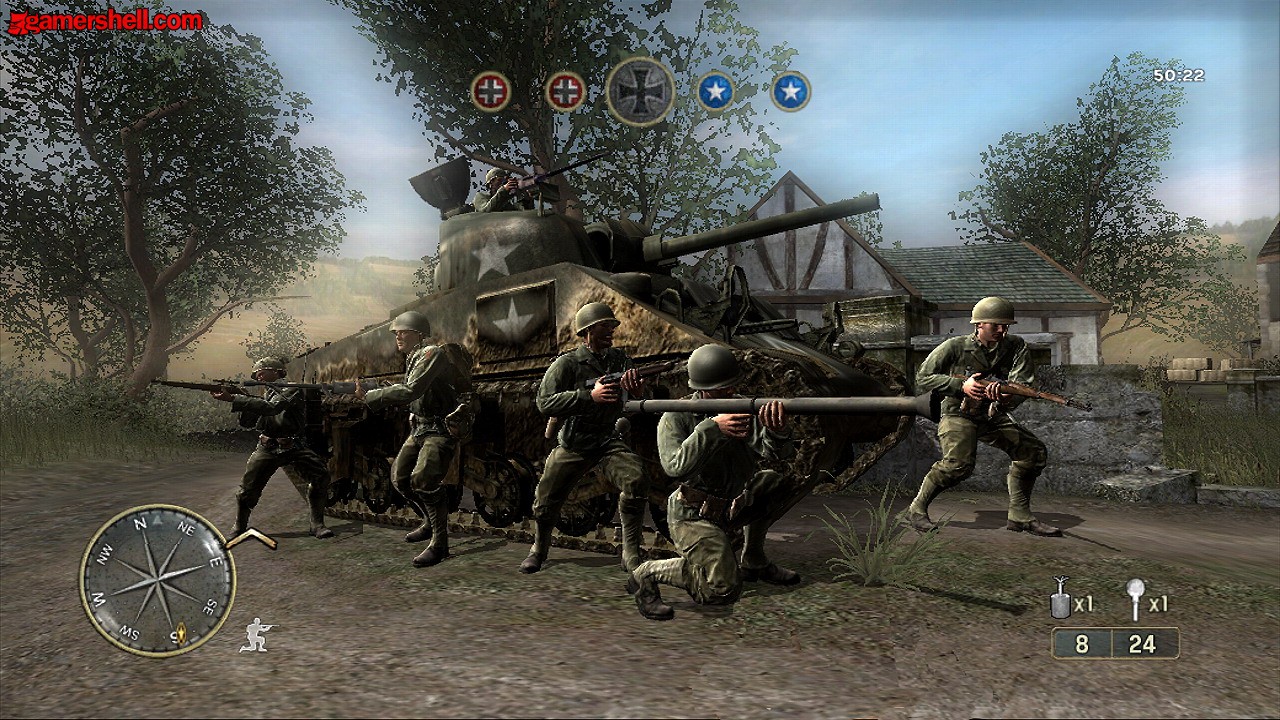Click the compass dial
Viewport: 1280px width, 720px height.
(157, 580)
